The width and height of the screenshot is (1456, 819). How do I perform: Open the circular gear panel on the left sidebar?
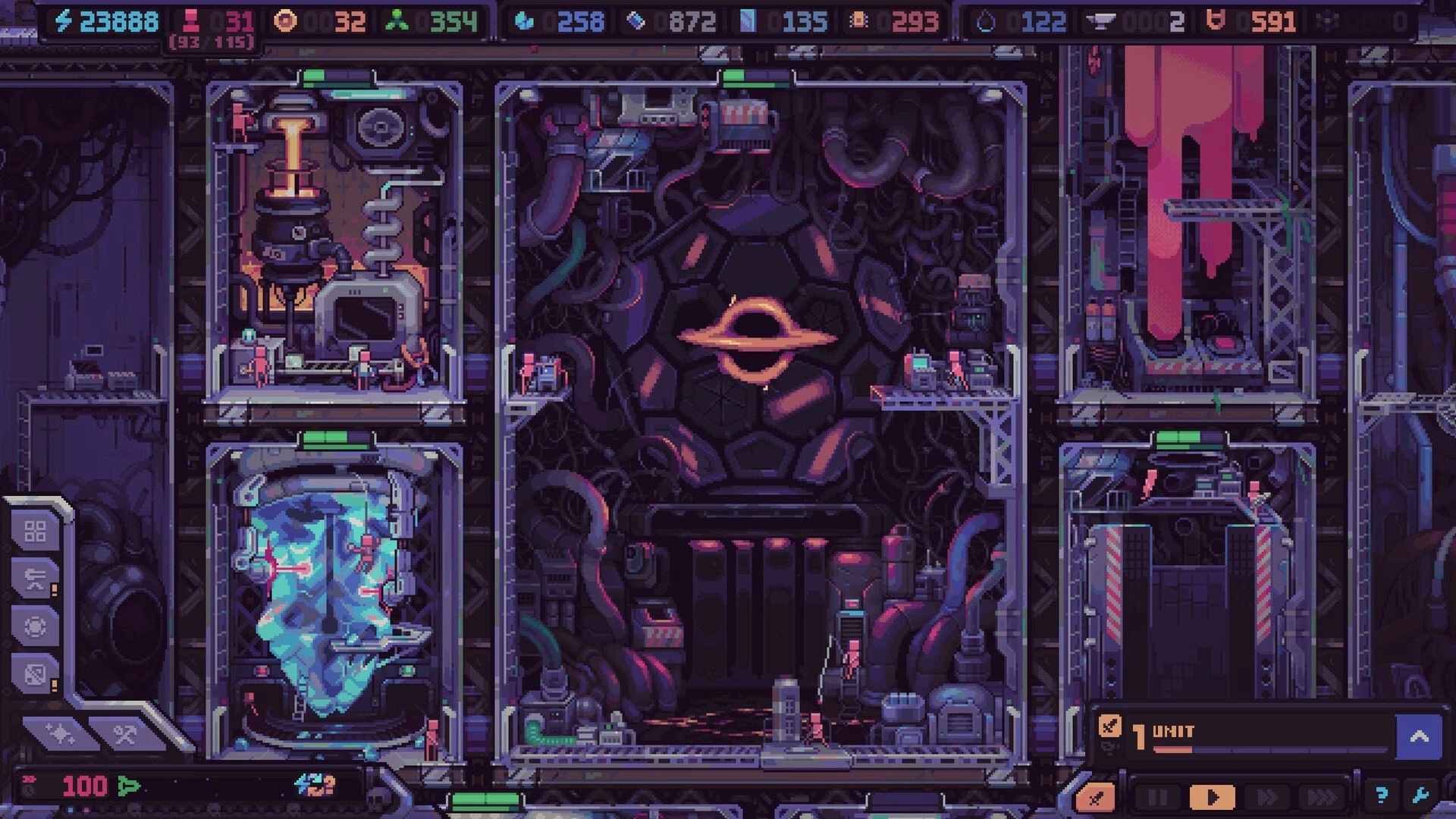pos(33,627)
